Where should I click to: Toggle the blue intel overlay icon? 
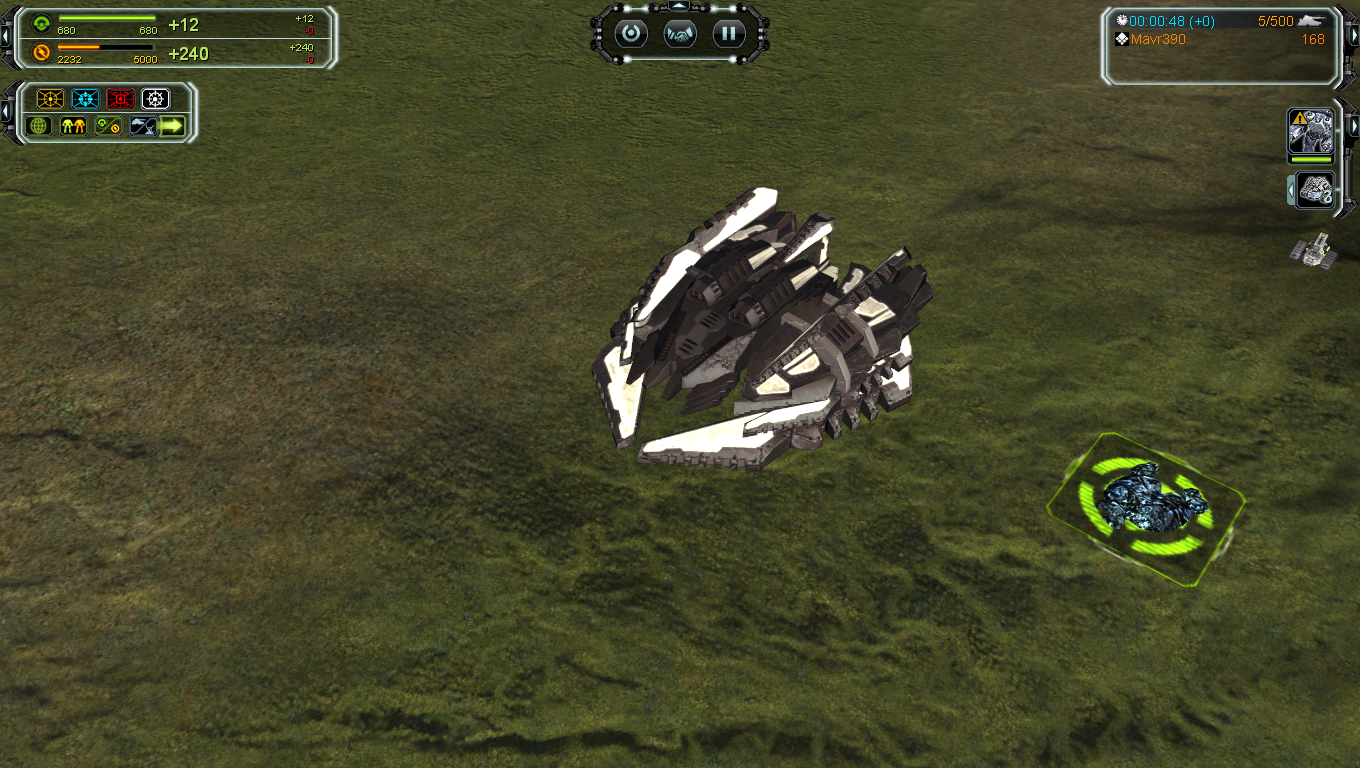click(86, 99)
